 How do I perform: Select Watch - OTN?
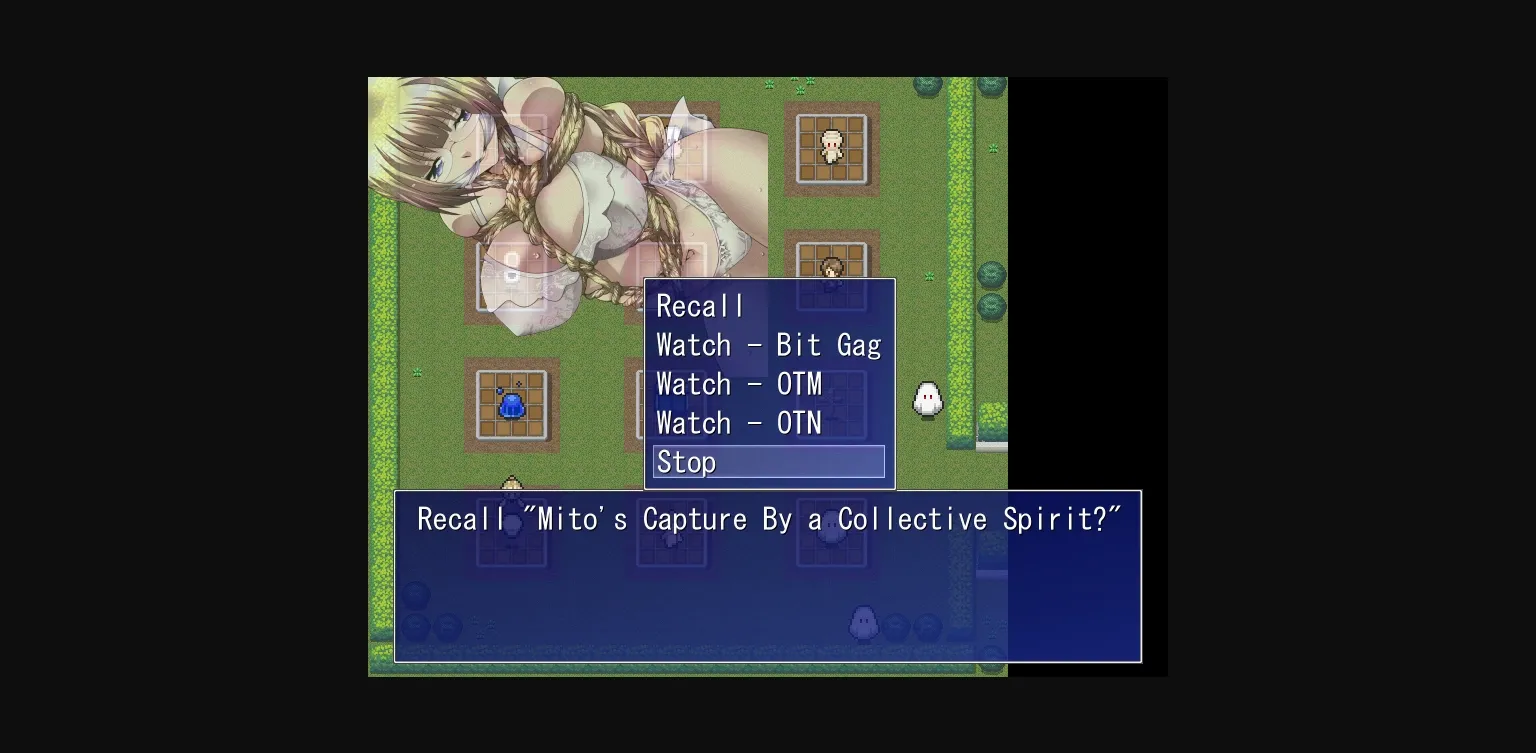[x=739, y=423]
